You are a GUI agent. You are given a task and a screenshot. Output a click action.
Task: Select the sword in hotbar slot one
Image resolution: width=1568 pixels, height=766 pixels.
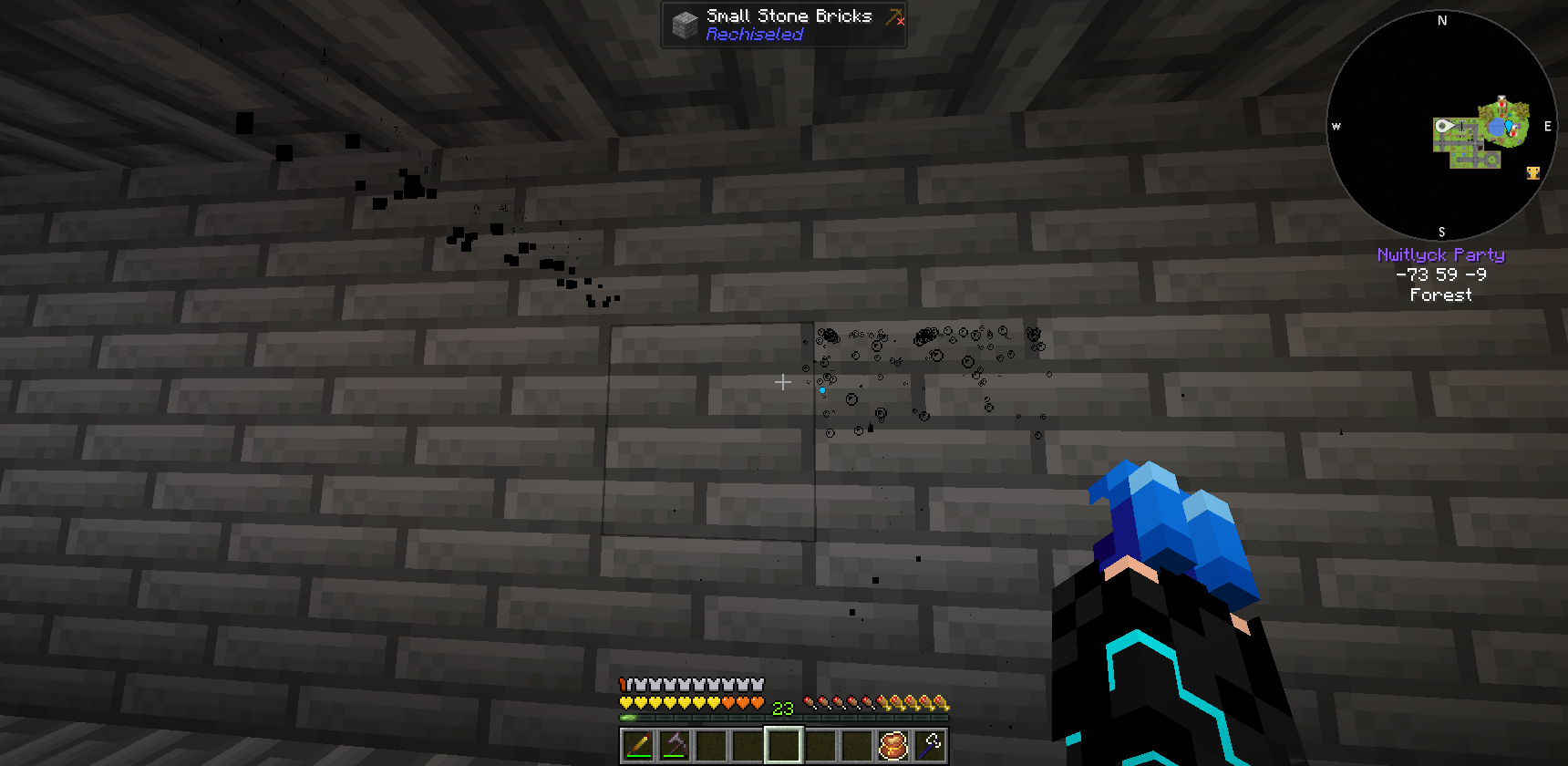point(638,746)
